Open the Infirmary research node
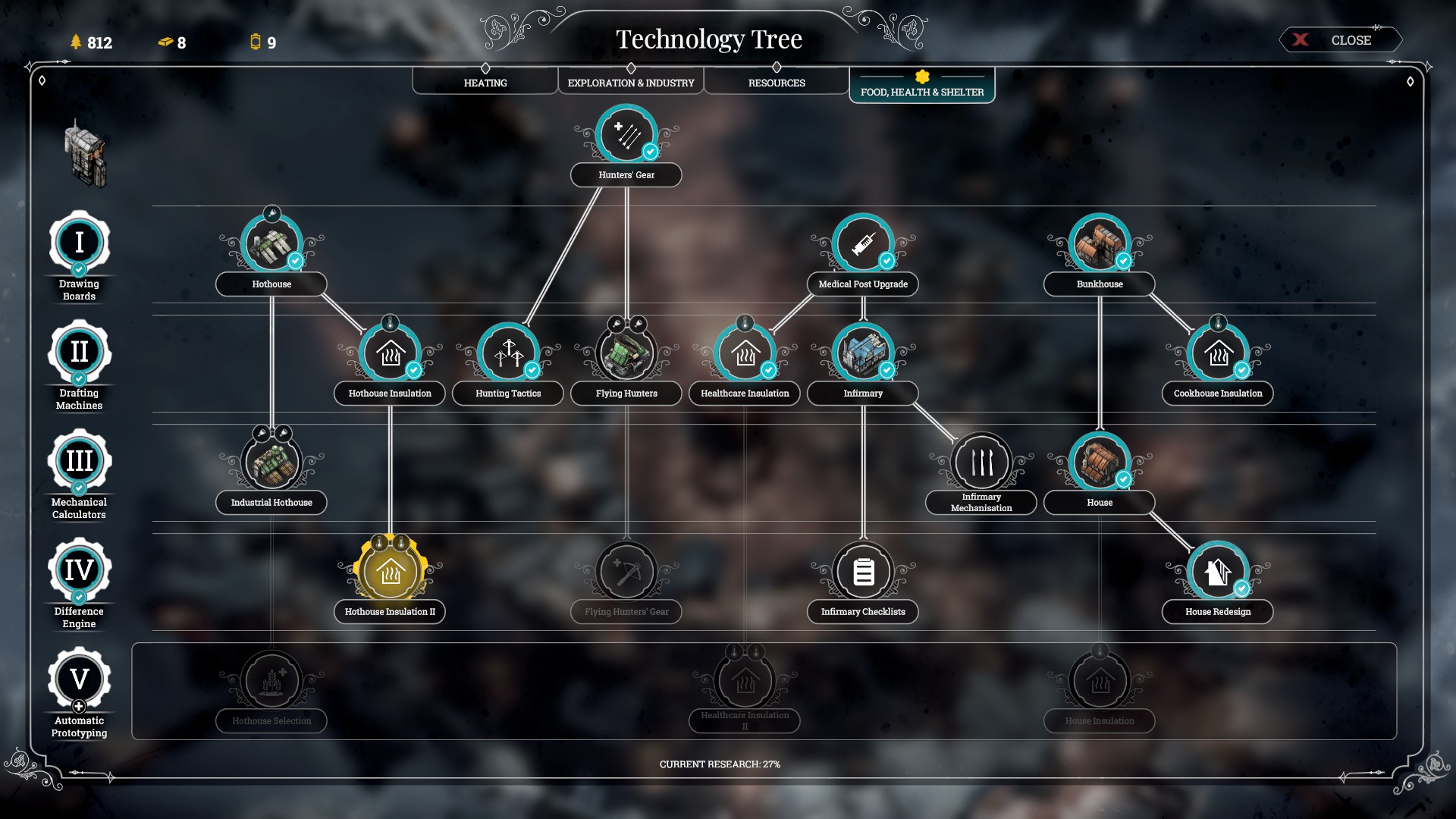This screenshot has width=1456, height=819. (862, 353)
